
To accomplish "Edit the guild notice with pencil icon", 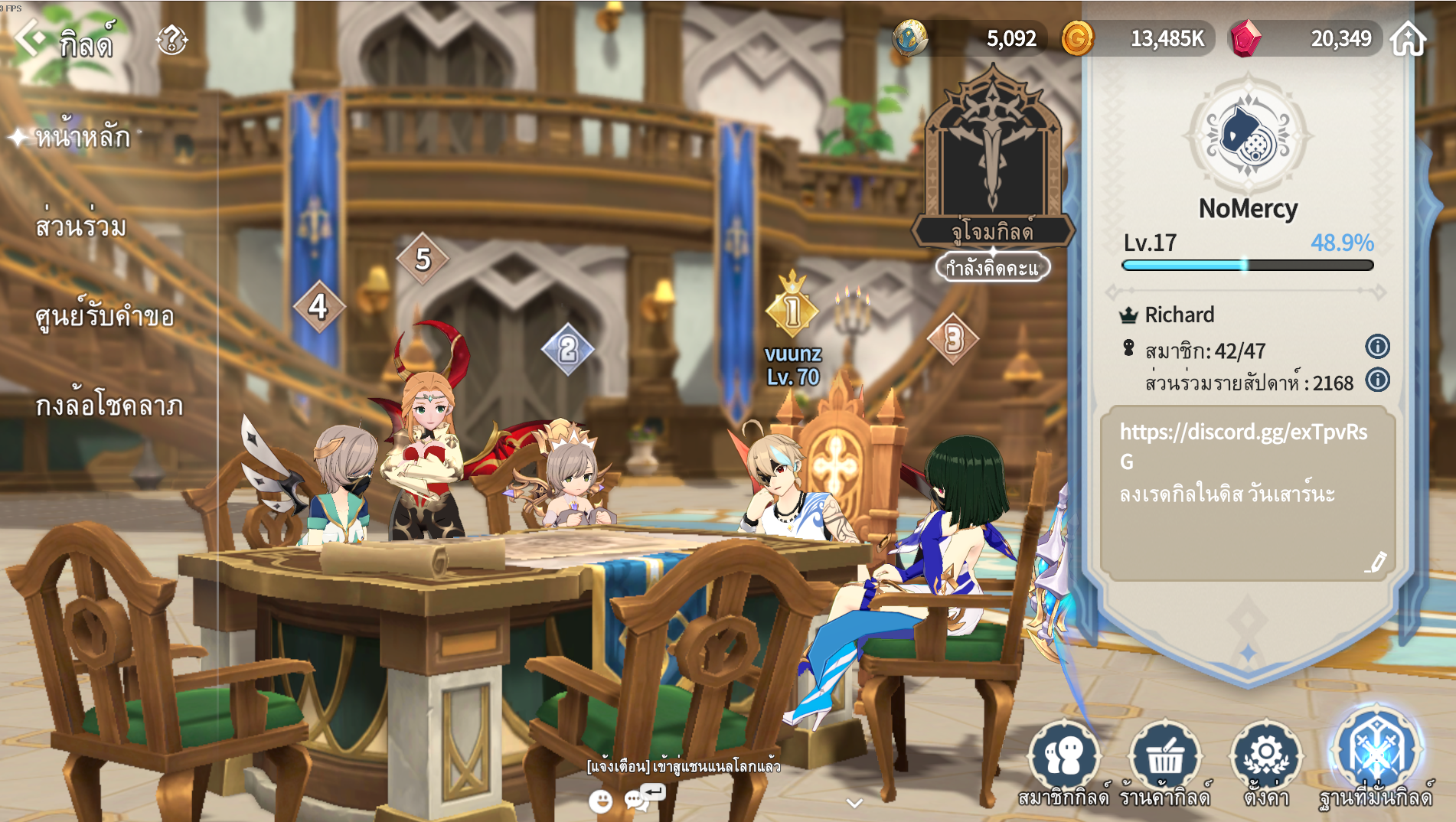I will pyautogui.click(x=1376, y=563).
